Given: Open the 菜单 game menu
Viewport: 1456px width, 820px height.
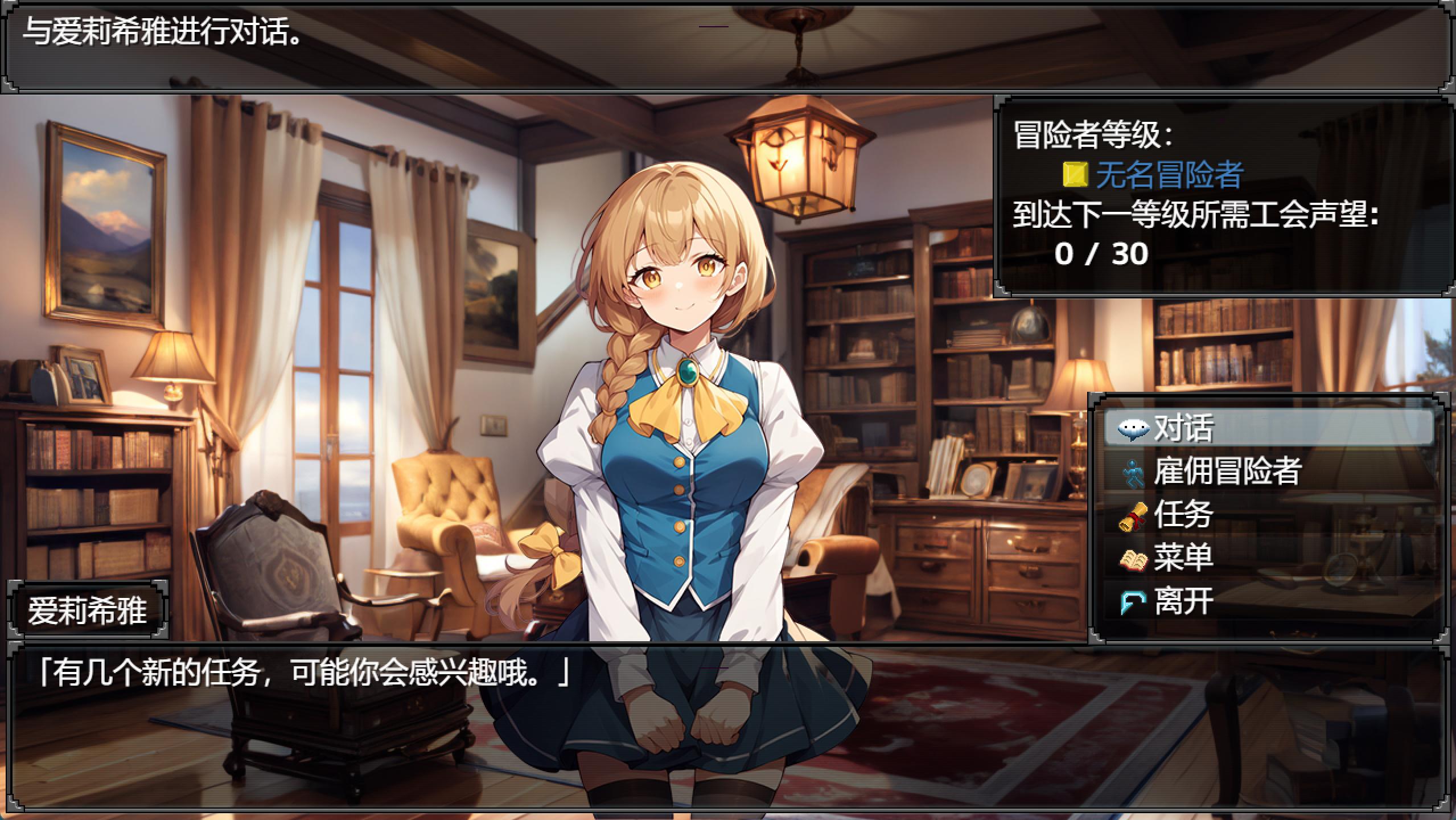Looking at the screenshot, I should pos(1268,557).
